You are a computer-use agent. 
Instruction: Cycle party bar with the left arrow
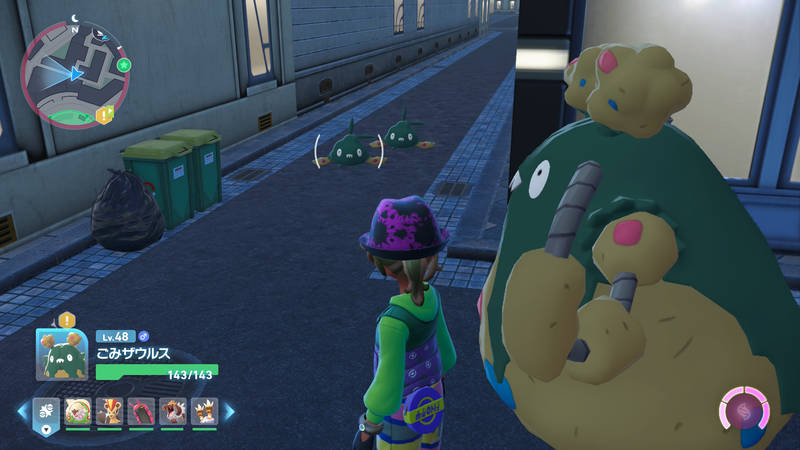pos(21,410)
